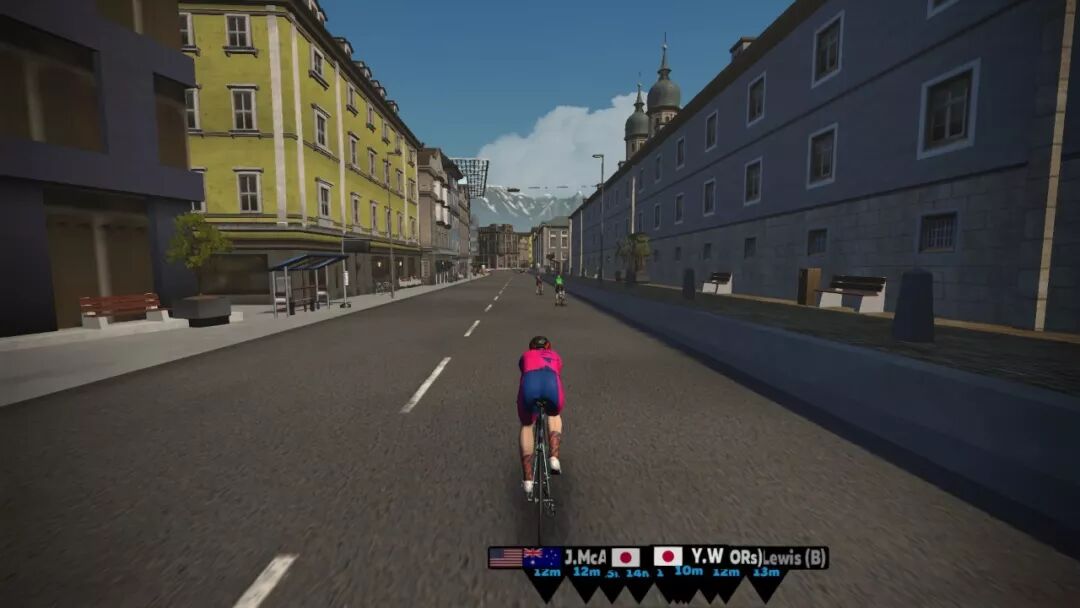Screen dimensions: 1080x608
Task: Click the Y.W rider name tag
Action: click(706, 556)
